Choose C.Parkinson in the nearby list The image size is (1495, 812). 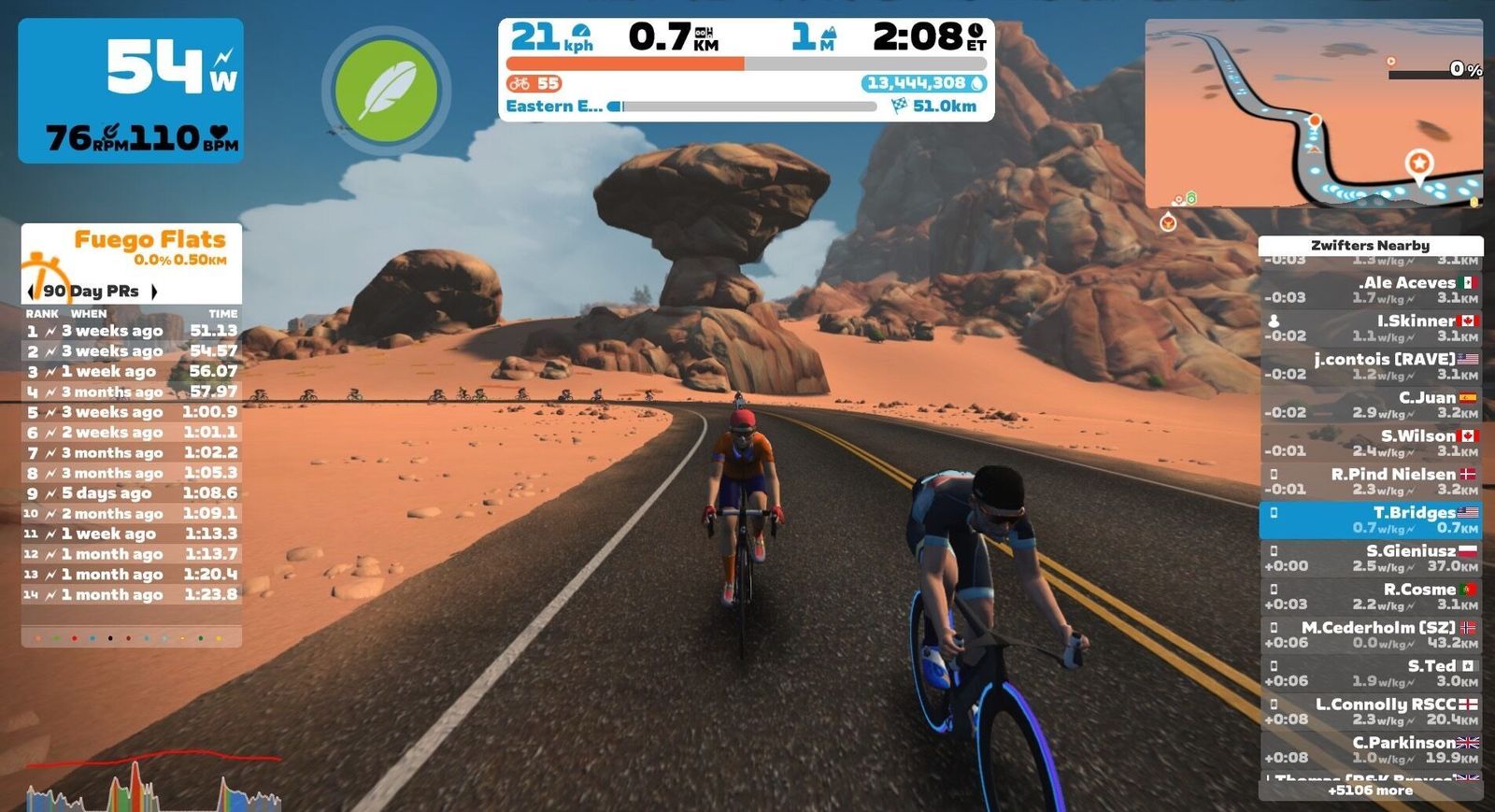tap(1370, 749)
